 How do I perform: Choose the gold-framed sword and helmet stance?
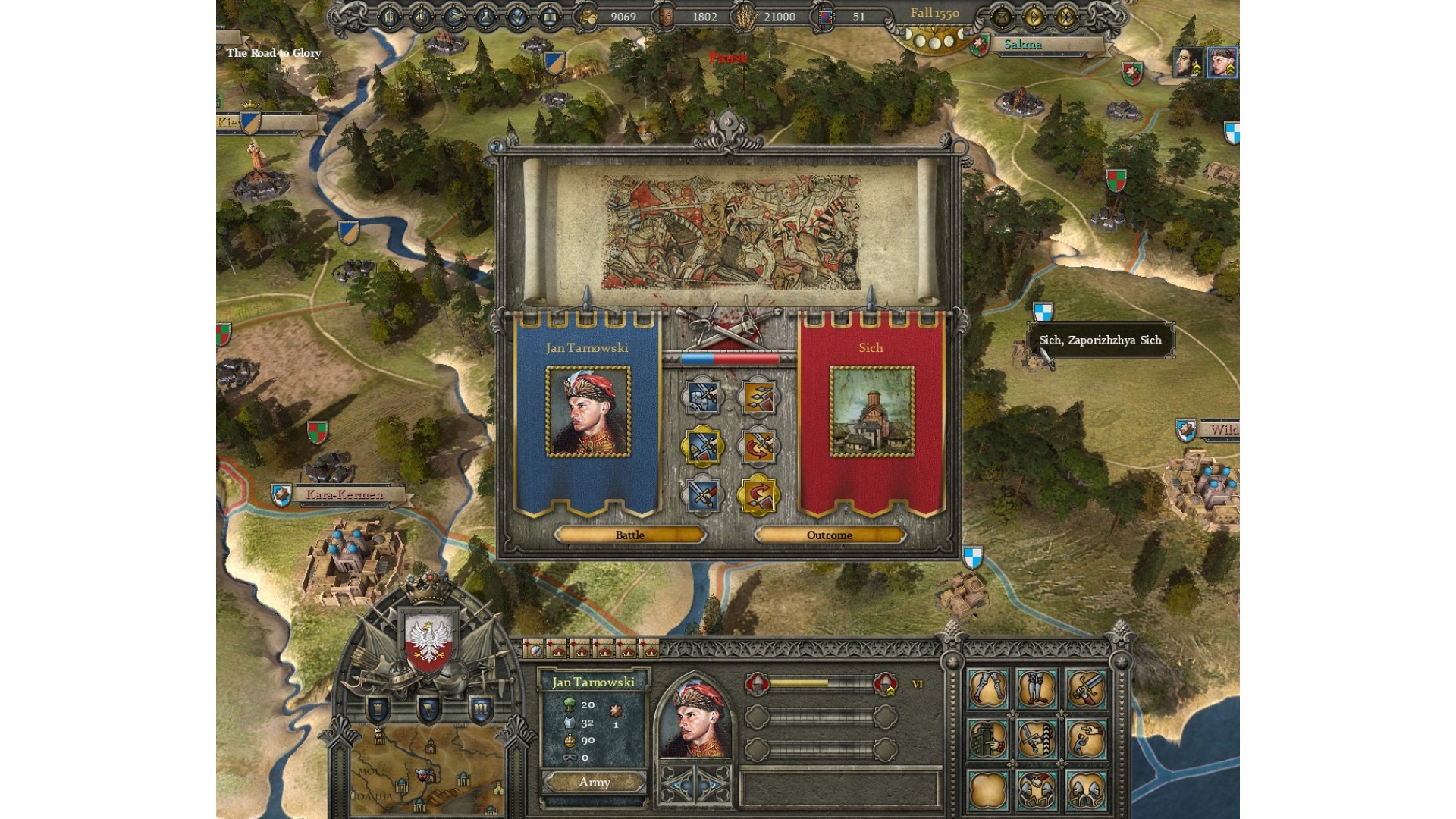pos(702,447)
